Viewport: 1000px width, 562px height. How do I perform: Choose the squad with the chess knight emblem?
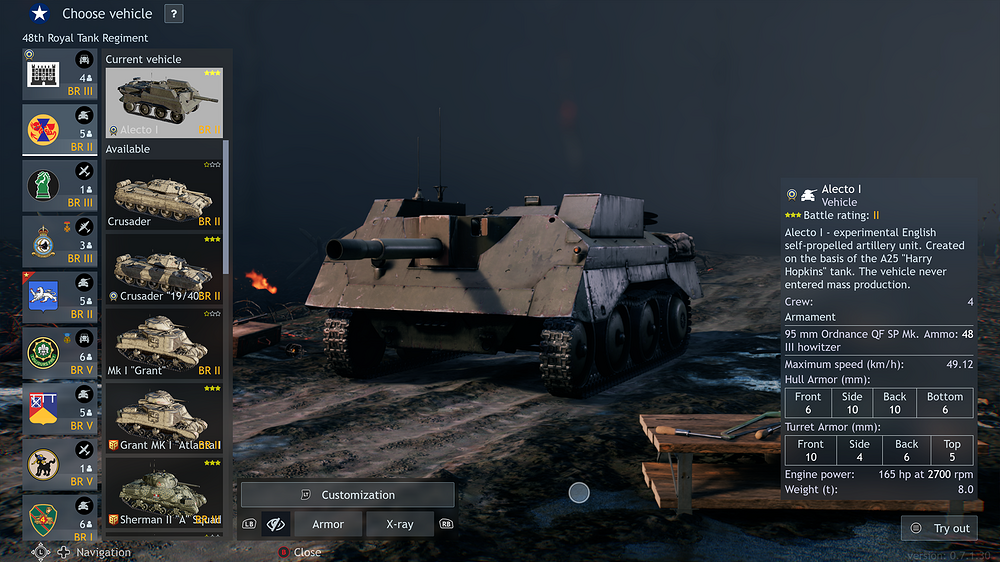click(x=61, y=185)
